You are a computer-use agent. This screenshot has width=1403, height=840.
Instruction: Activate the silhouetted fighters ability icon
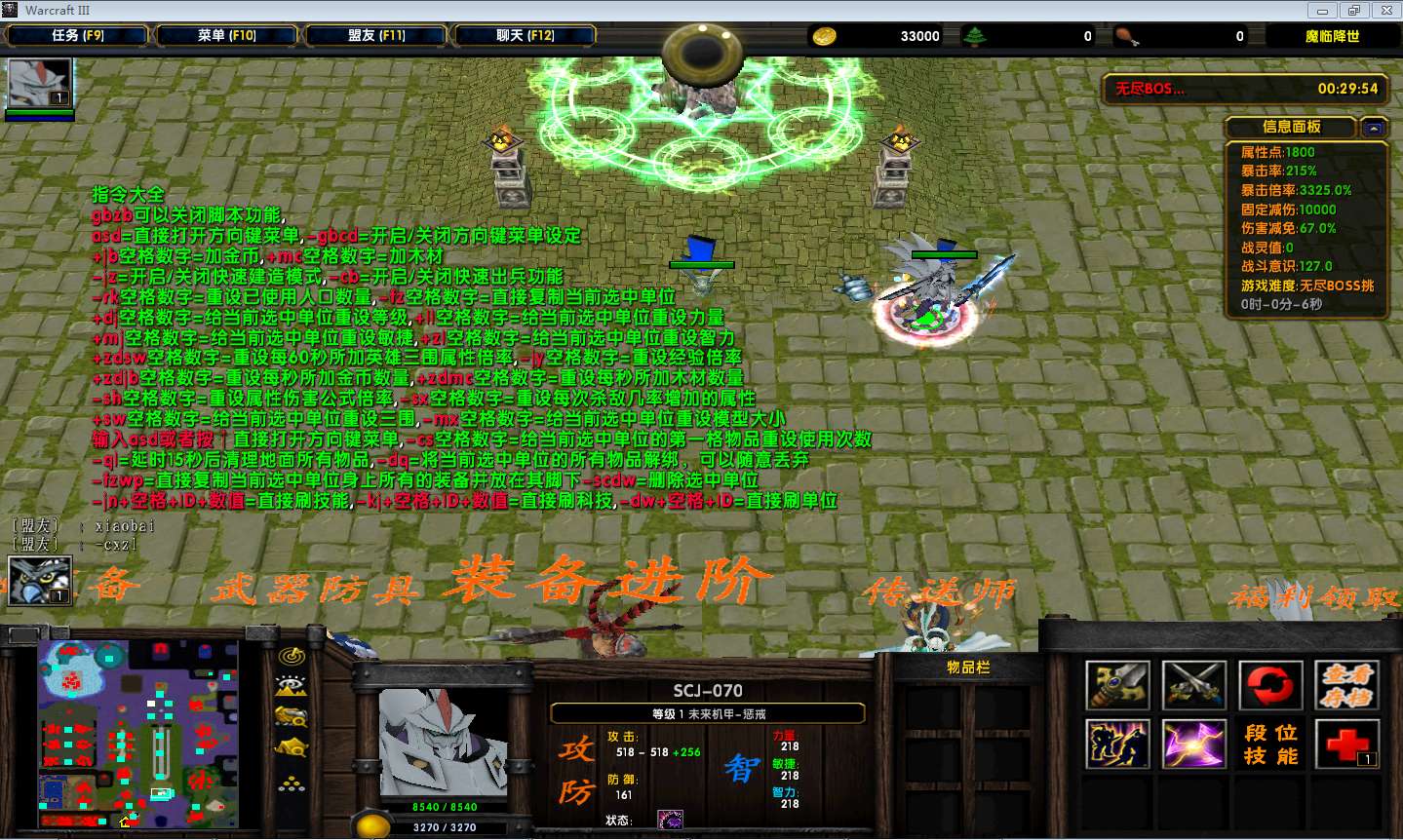pos(1117,745)
